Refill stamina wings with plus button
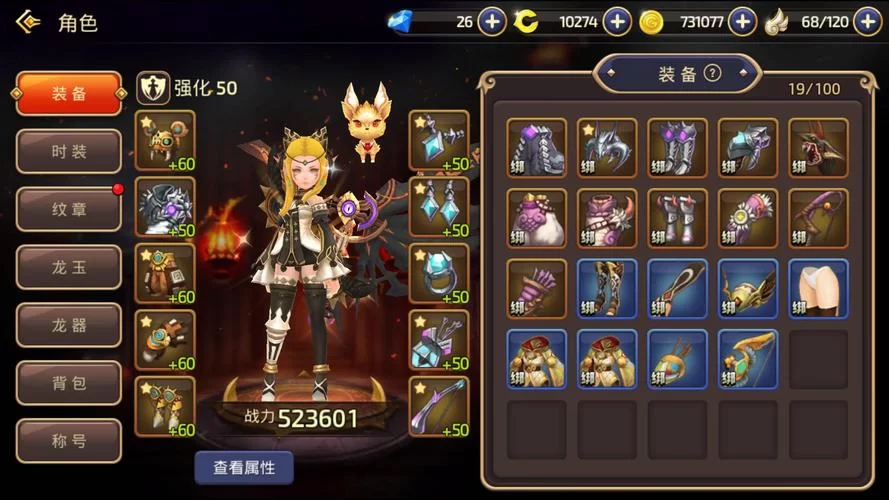 867,21
